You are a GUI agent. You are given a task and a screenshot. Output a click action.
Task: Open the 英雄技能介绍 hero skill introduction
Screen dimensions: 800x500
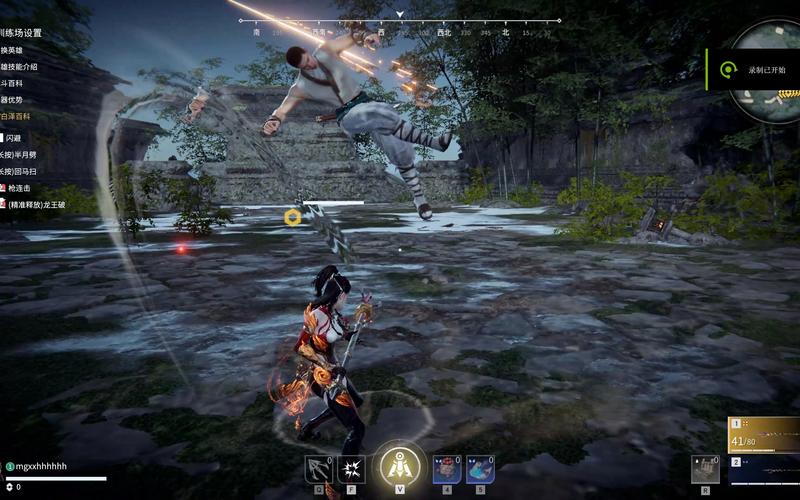(x=20, y=67)
